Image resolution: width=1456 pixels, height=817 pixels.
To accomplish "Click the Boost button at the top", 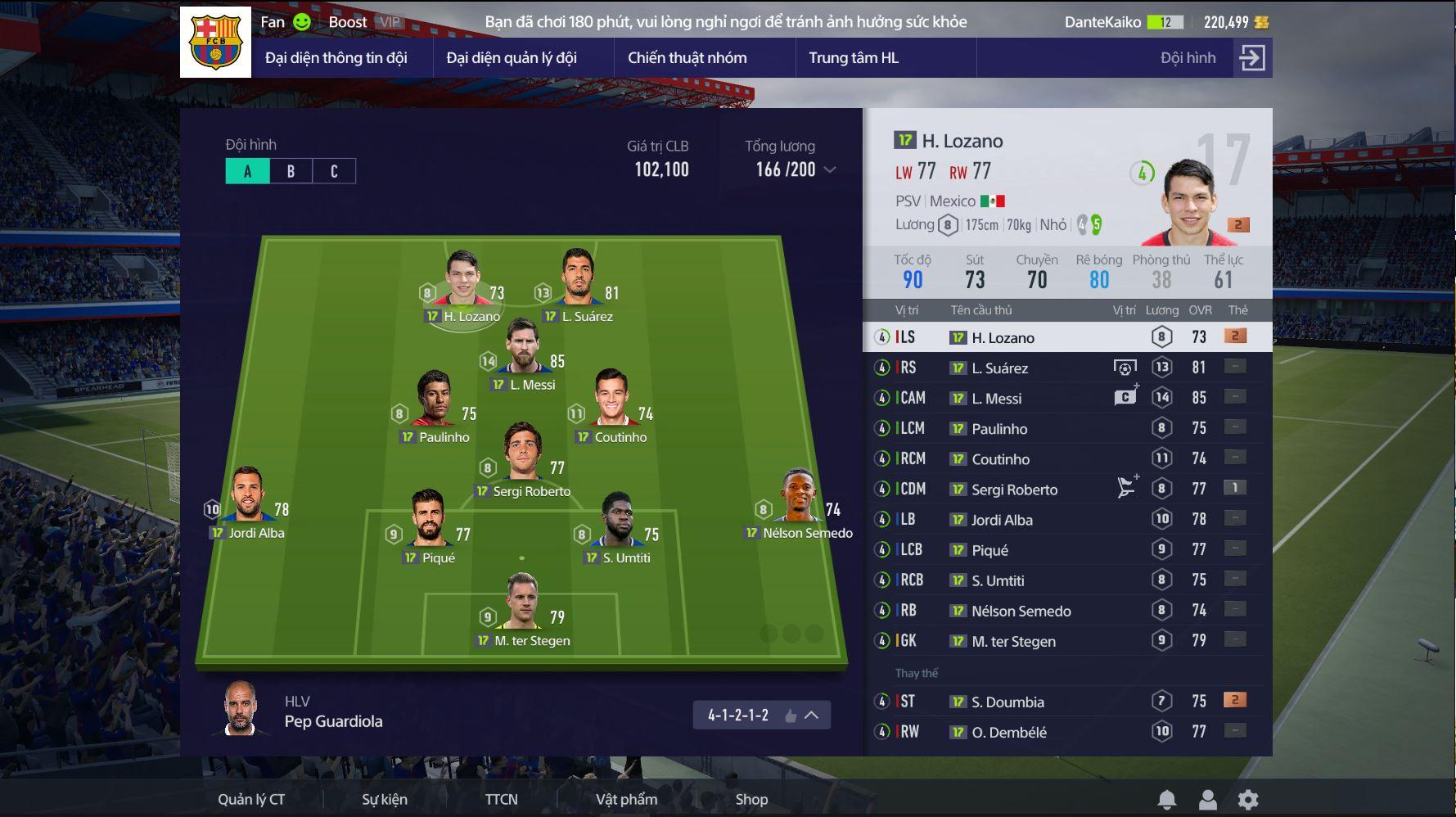I will pos(347,22).
